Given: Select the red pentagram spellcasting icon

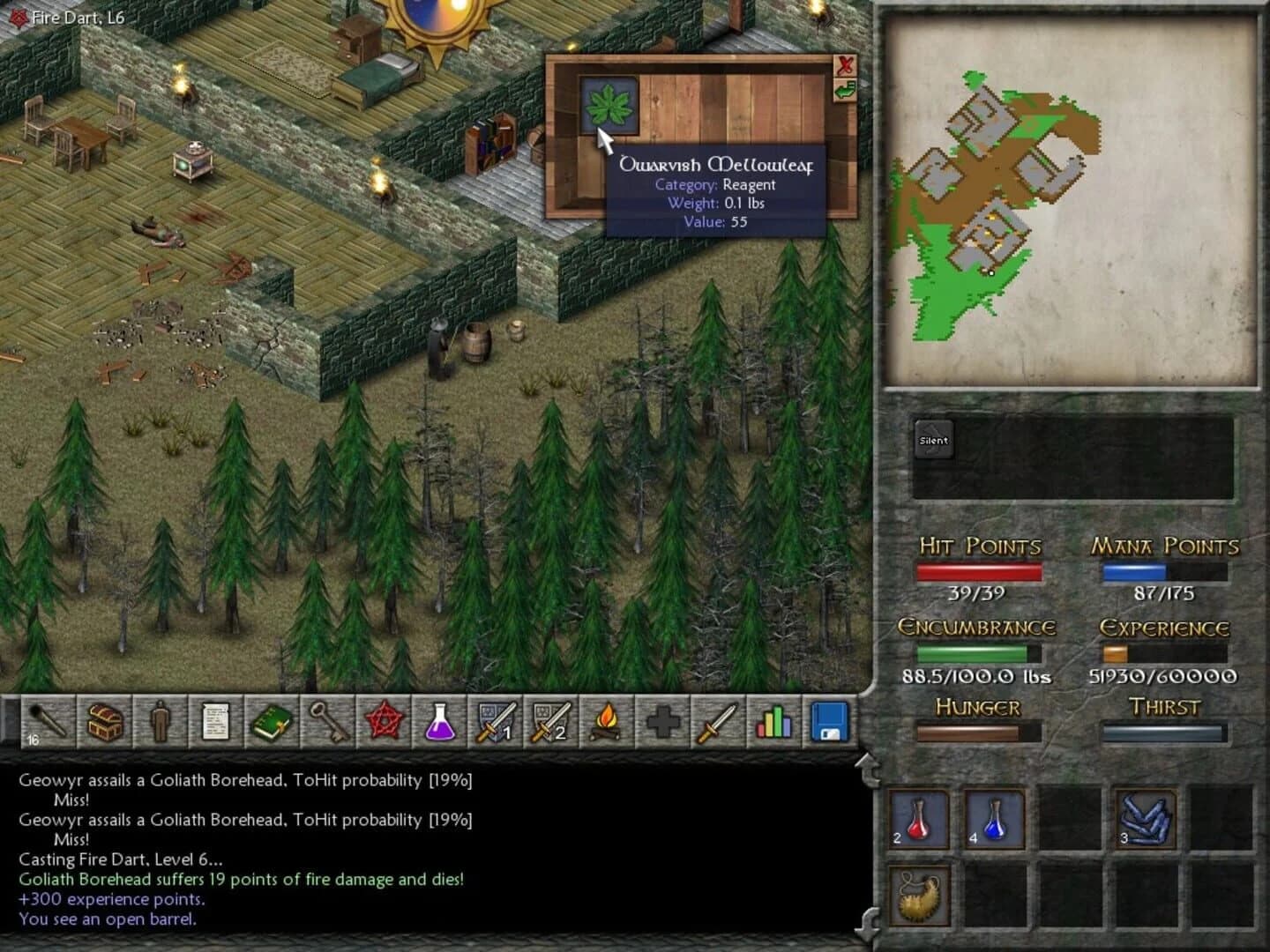Looking at the screenshot, I should pos(383,722).
